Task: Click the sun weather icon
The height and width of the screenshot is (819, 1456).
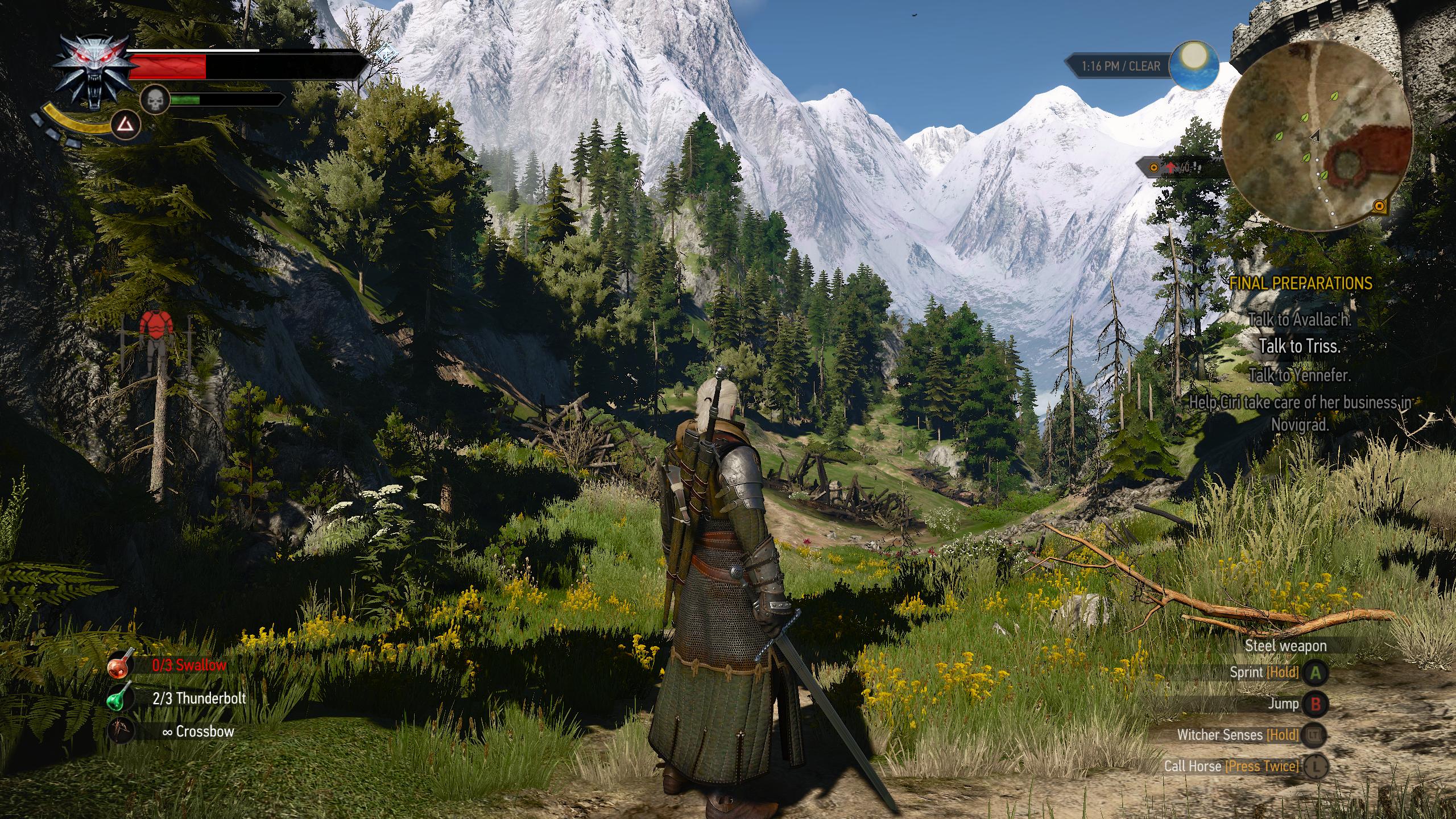Action: coord(1194,66)
